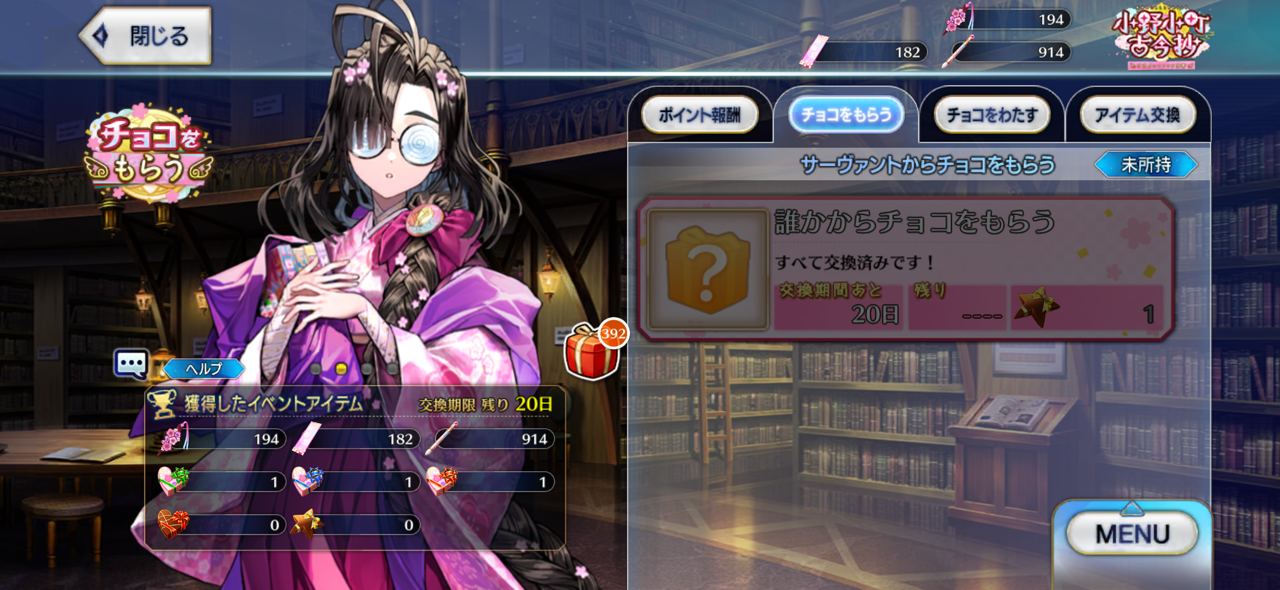Select the 誰かからチョコをもらう exchange entry
Image resolution: width=1280 pixels, height=590 pixels.
[905, 269]
